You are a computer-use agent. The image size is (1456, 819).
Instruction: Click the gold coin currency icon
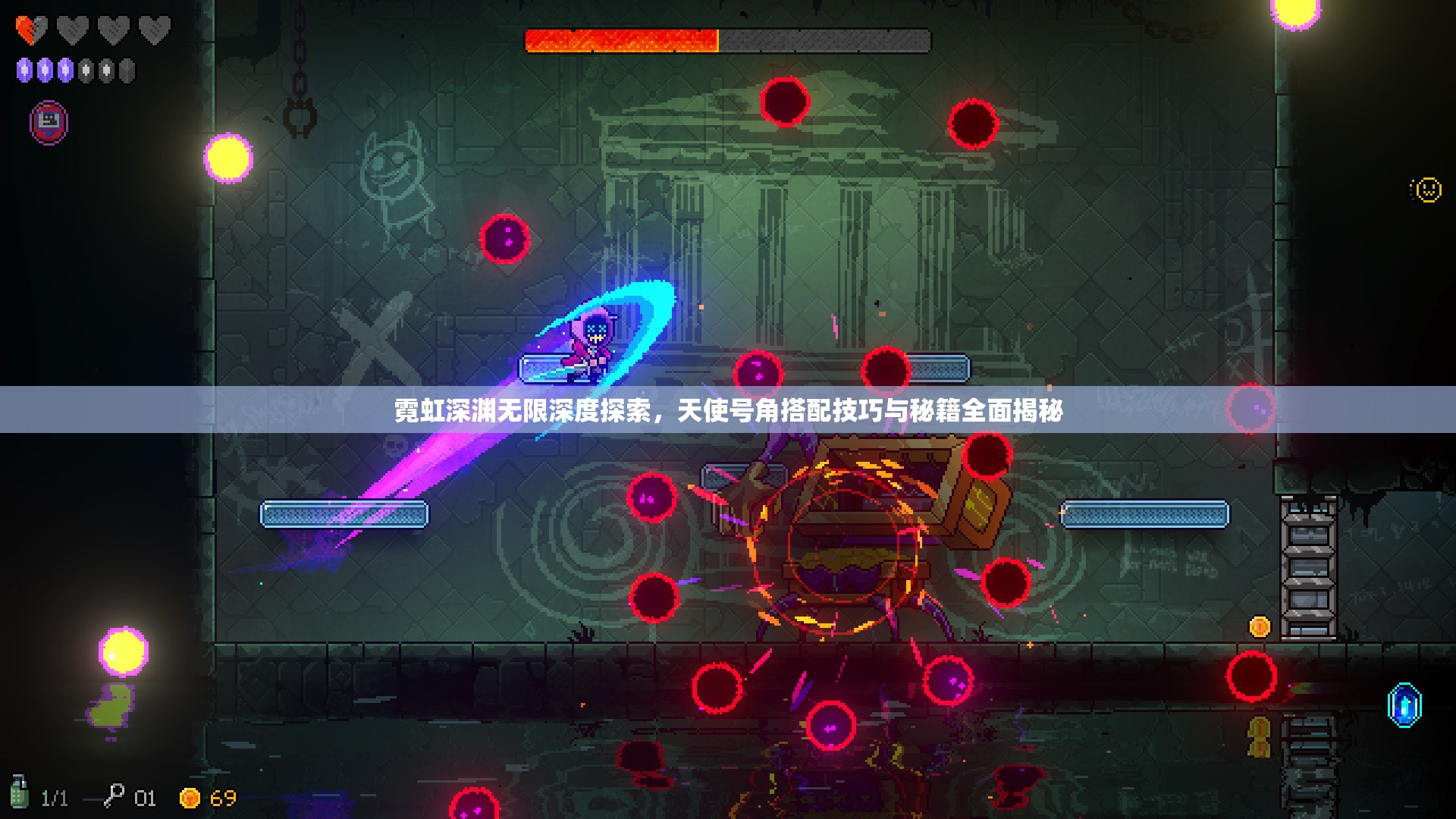(x=190, y=798)
